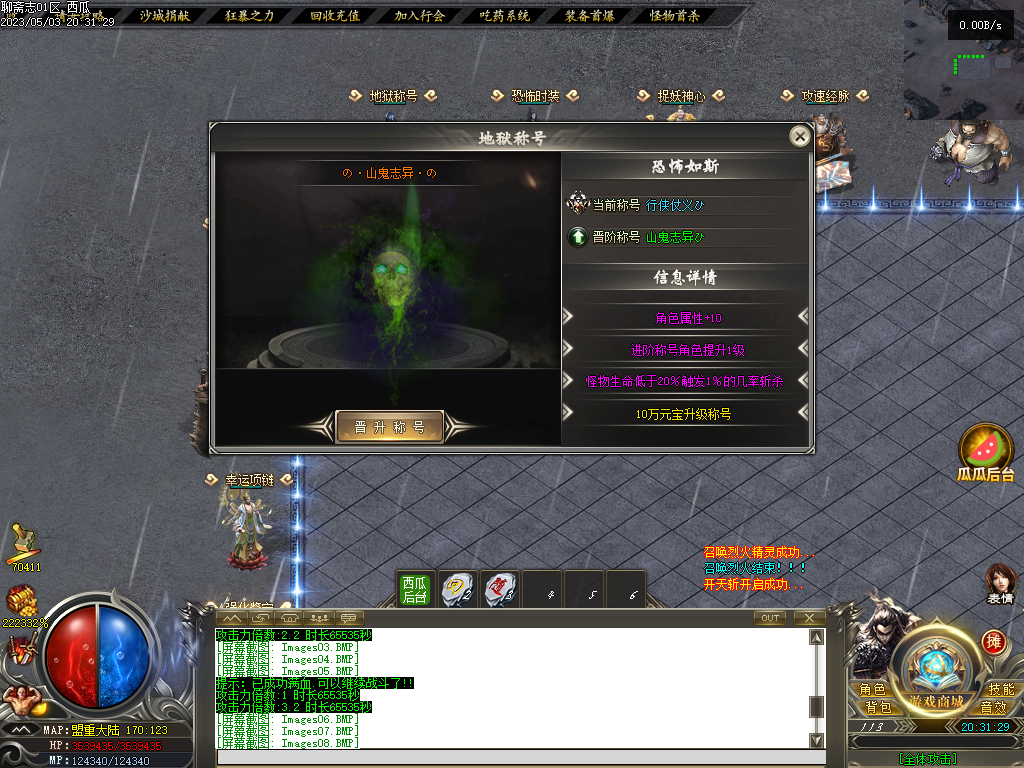1024x768 pixels.
Task: Open the 背包 bag
Action: pyautogui.click(x=877, y=707)
